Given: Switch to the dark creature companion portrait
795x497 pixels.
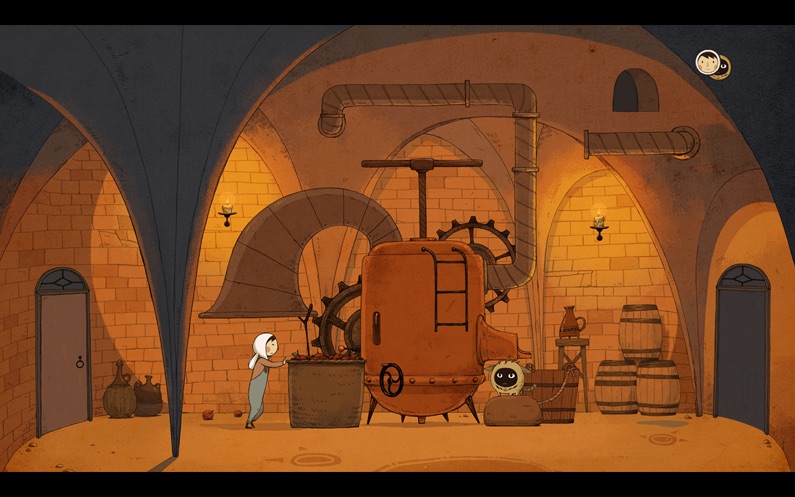Looking at the screenshot, I should 722,68.
